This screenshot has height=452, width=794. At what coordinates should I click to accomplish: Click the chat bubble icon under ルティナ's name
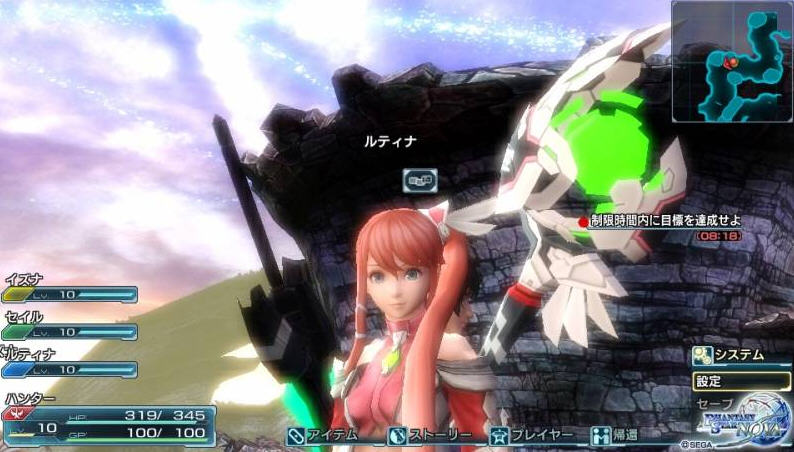coord(420,180)
